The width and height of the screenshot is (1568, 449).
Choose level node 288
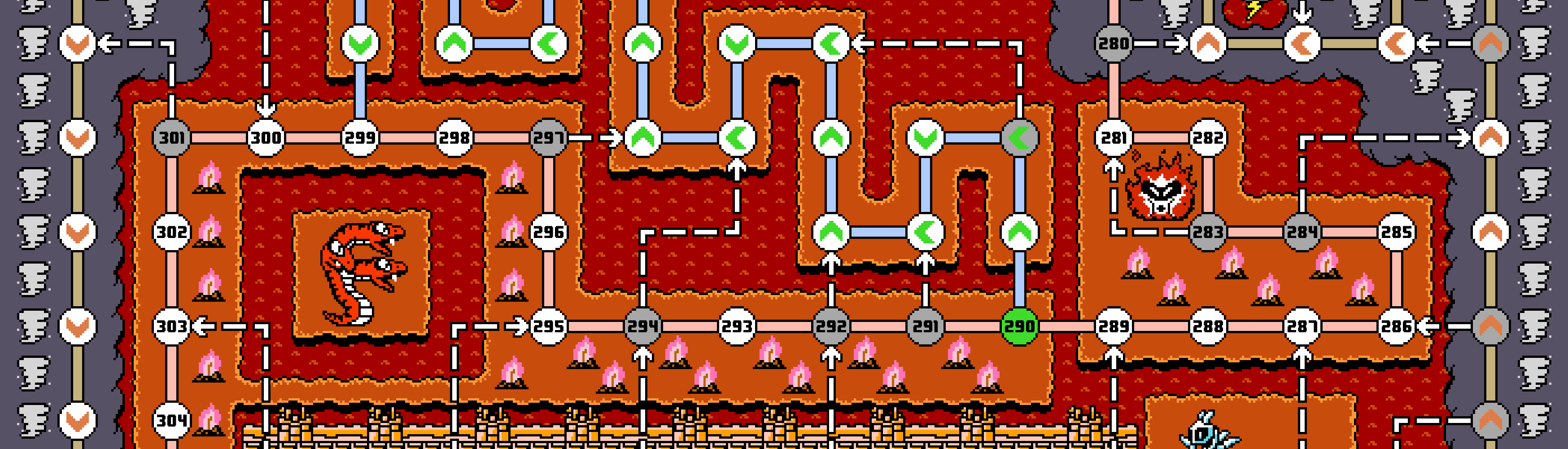[1208, 326]
